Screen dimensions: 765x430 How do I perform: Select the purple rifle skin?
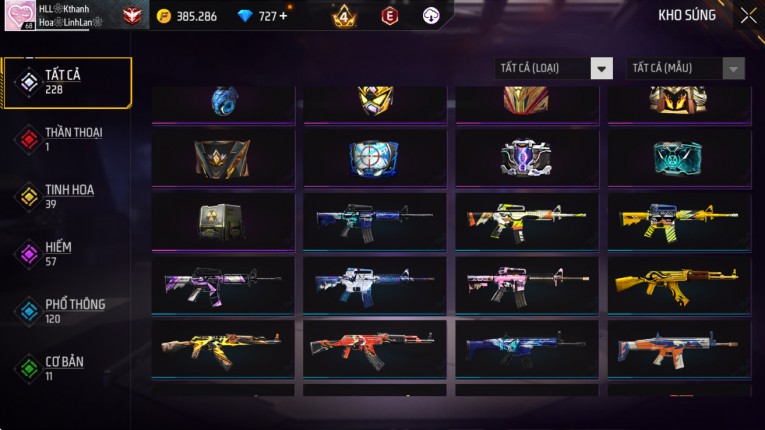click(x=222, y=285)
